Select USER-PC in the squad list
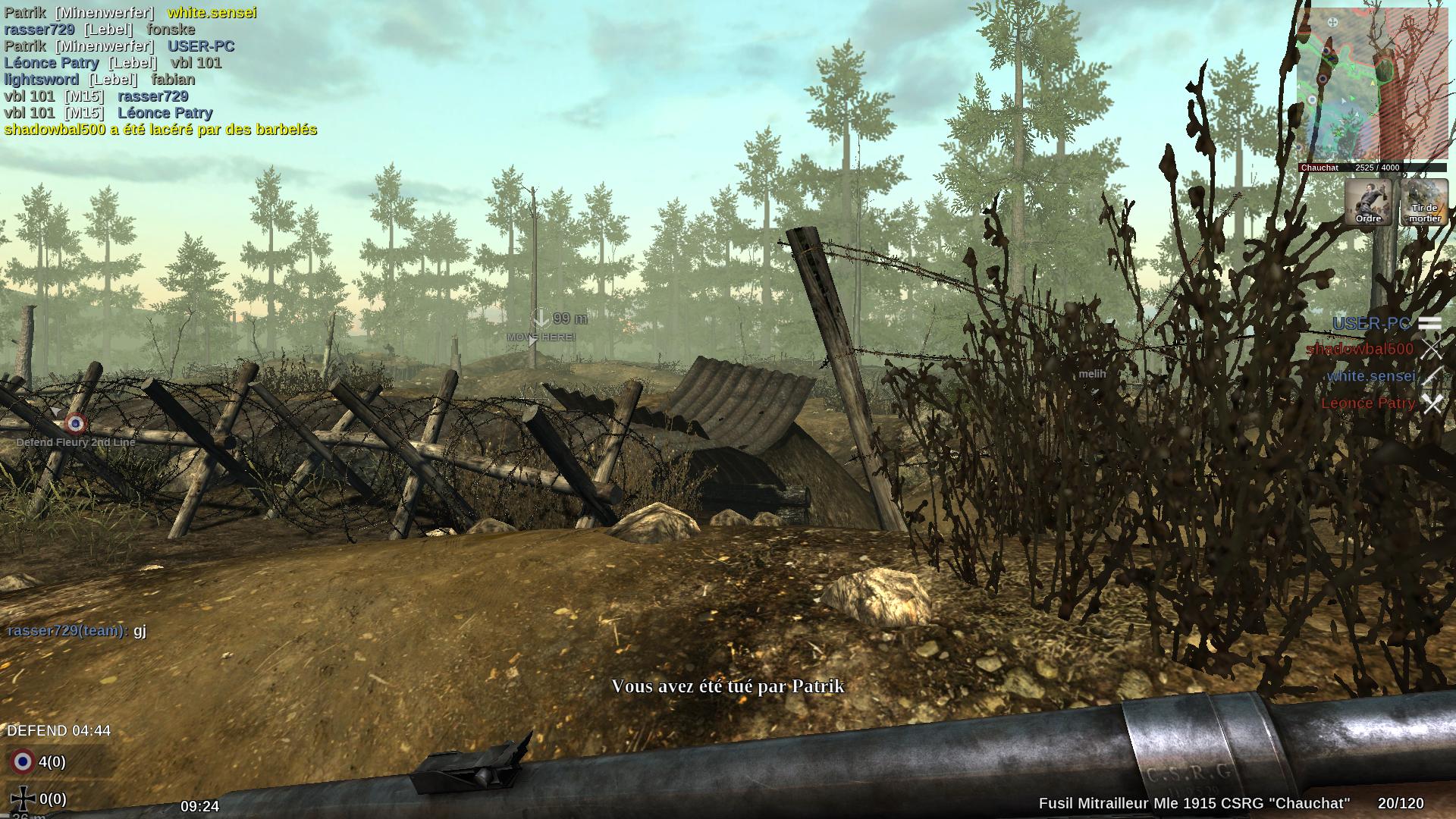Image resolution: width=1456 pixels, height=819 pixels. coord(1371,324)
